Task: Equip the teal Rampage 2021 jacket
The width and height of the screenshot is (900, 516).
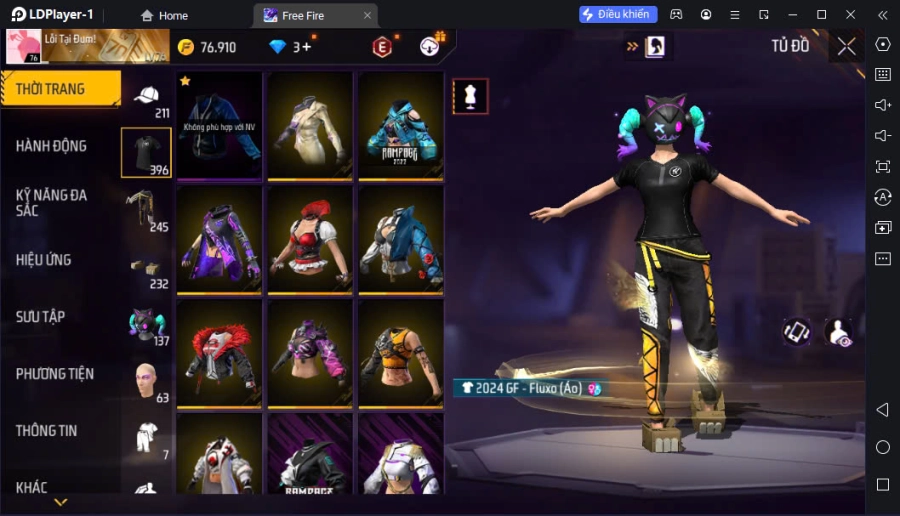Action: [x=401, y=125]
